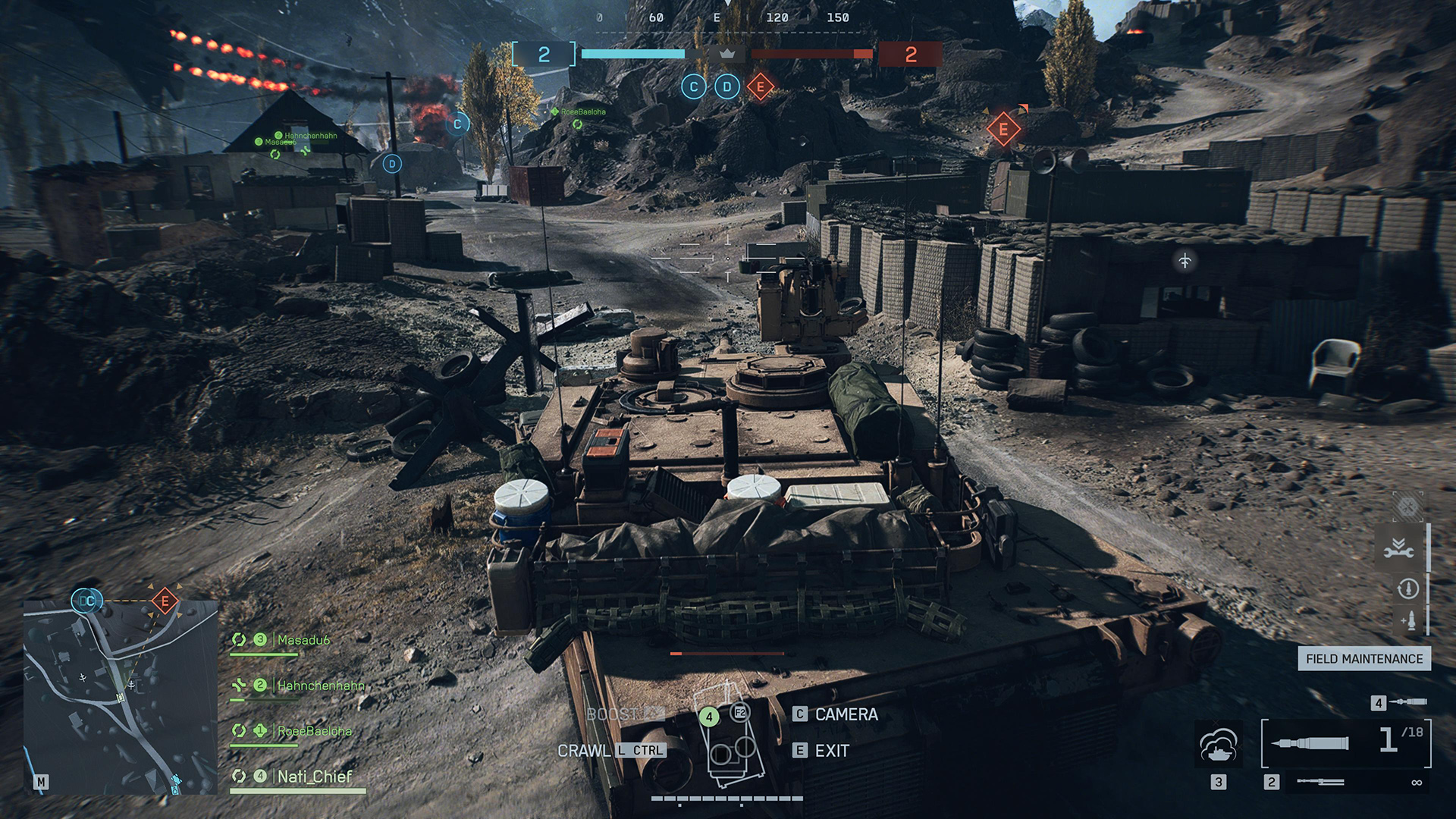
Task: Click objective D in the top objective bar
Action: (726, 87)
